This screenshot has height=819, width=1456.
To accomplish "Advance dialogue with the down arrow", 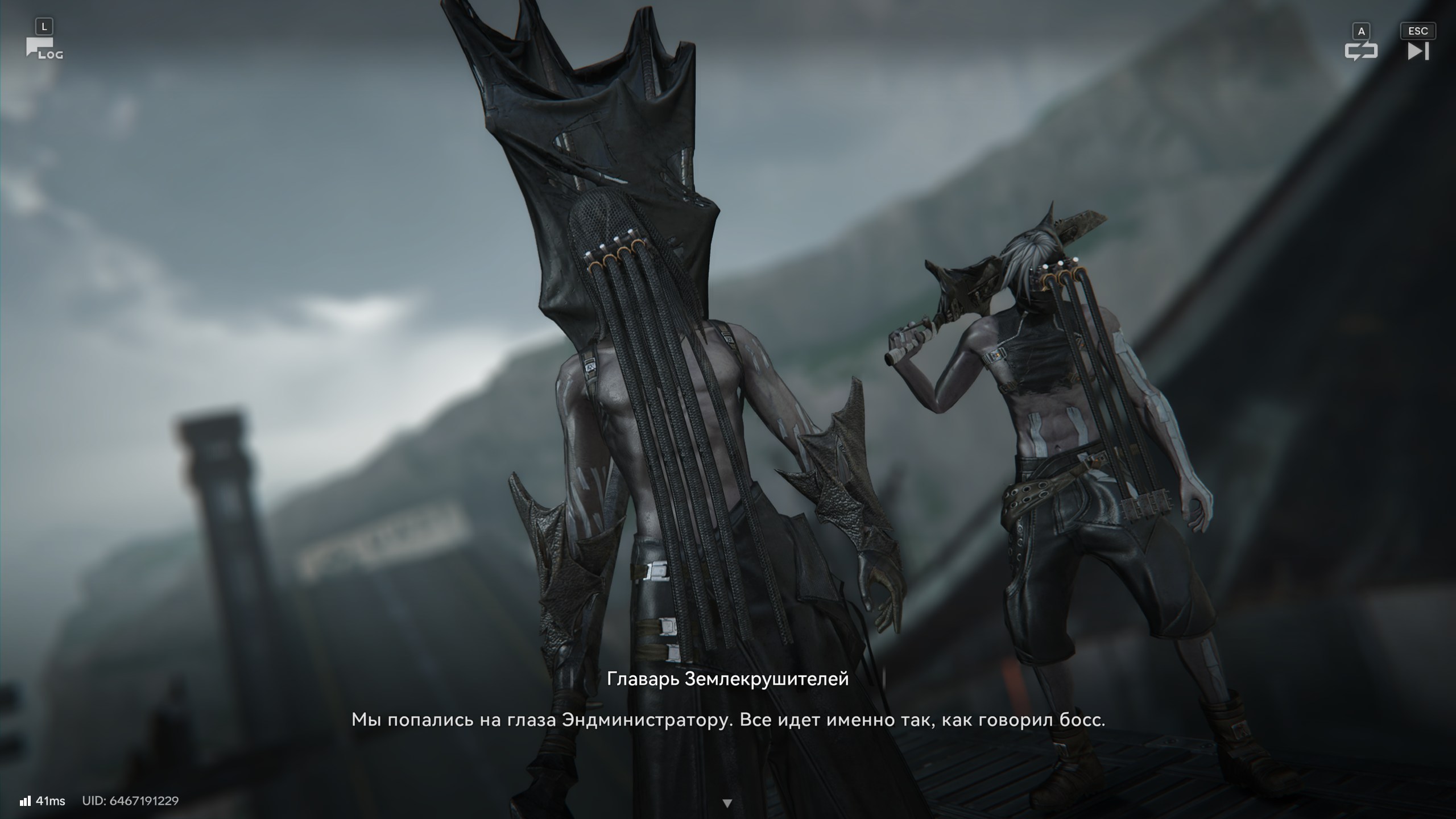I will tap(727, 803).
